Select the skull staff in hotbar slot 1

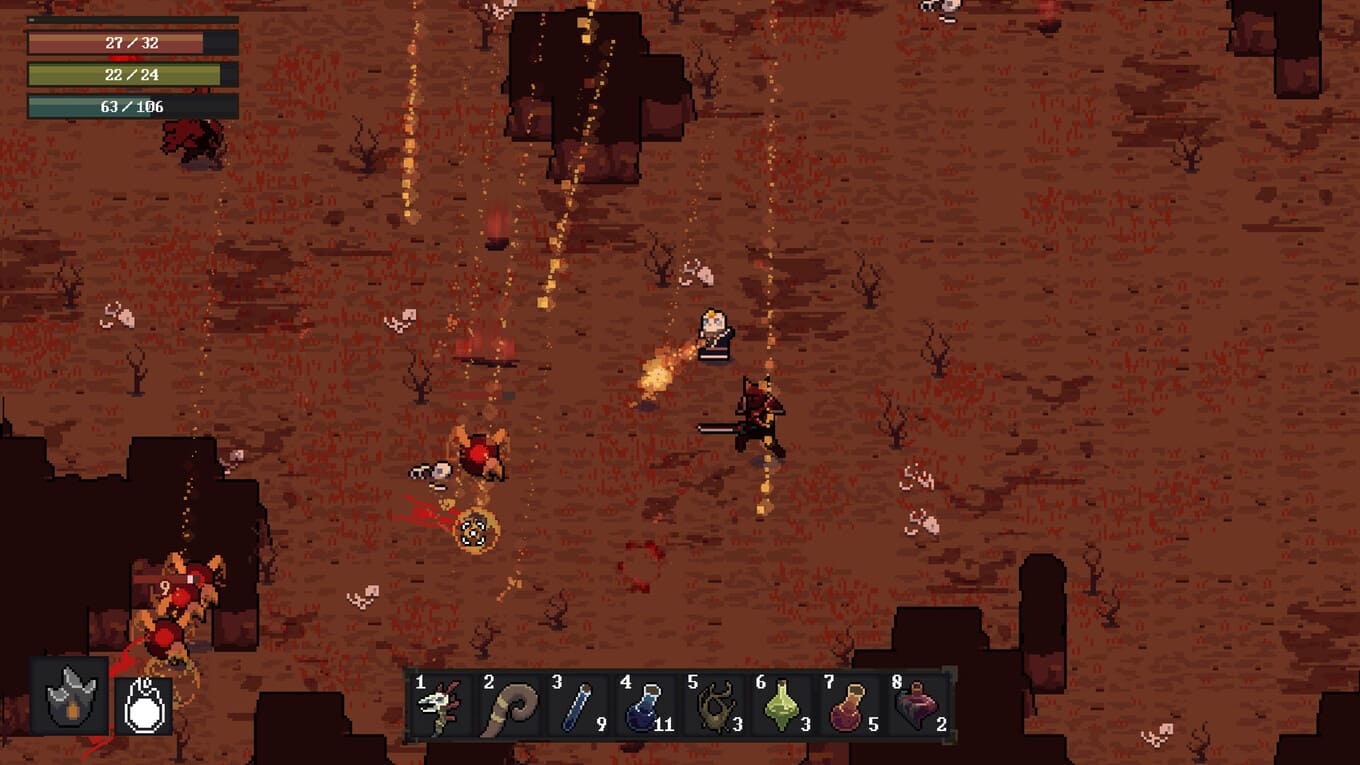click(438, 708)
